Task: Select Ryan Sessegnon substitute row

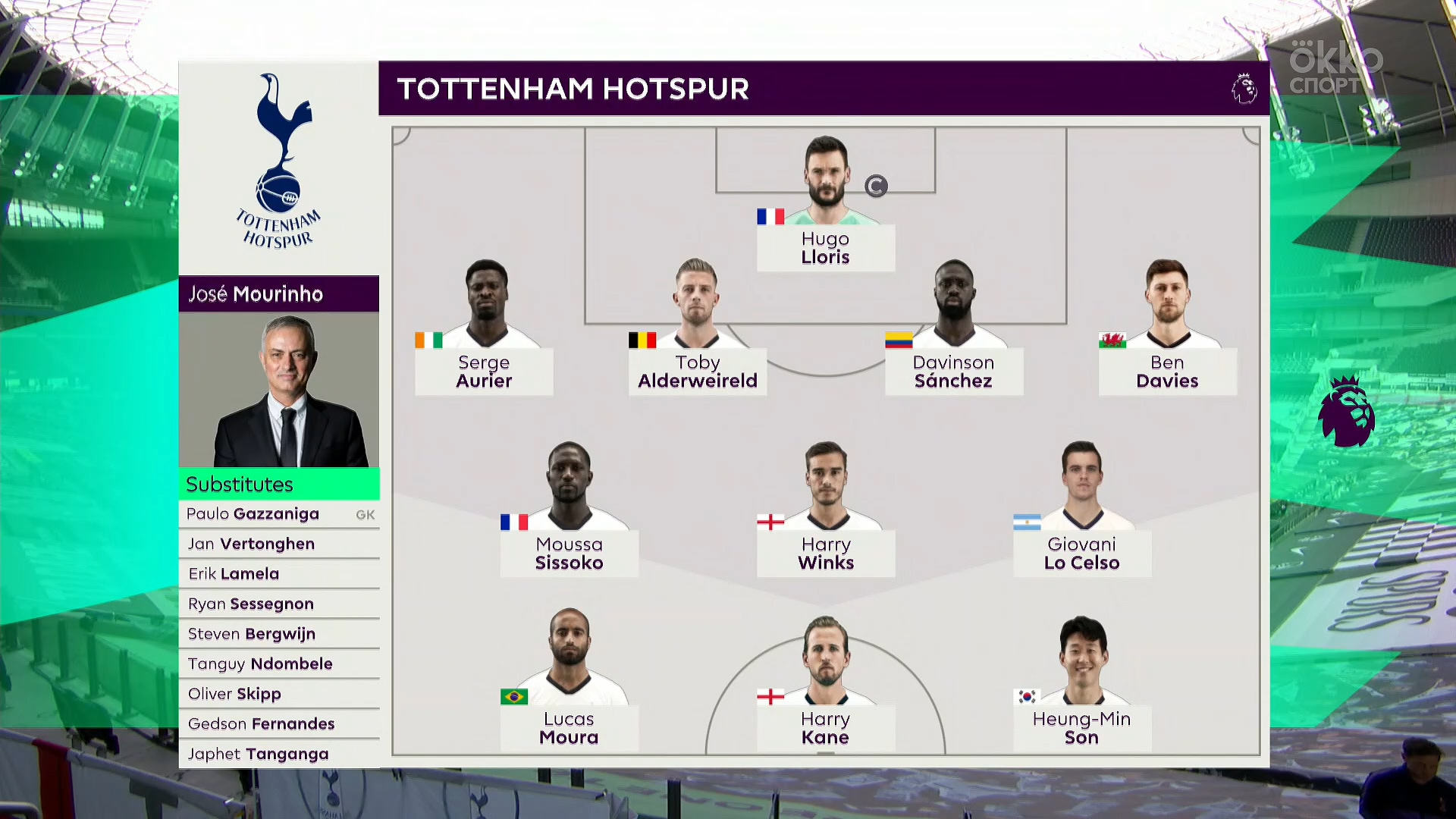Action: coord(279,604)
